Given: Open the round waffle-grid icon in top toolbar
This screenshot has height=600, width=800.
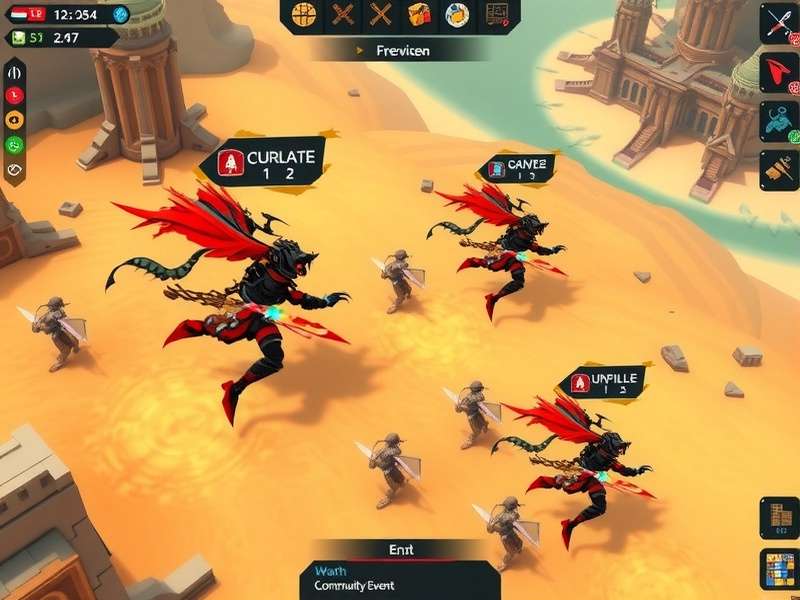Looking at the screenshot, I should 305,14.
